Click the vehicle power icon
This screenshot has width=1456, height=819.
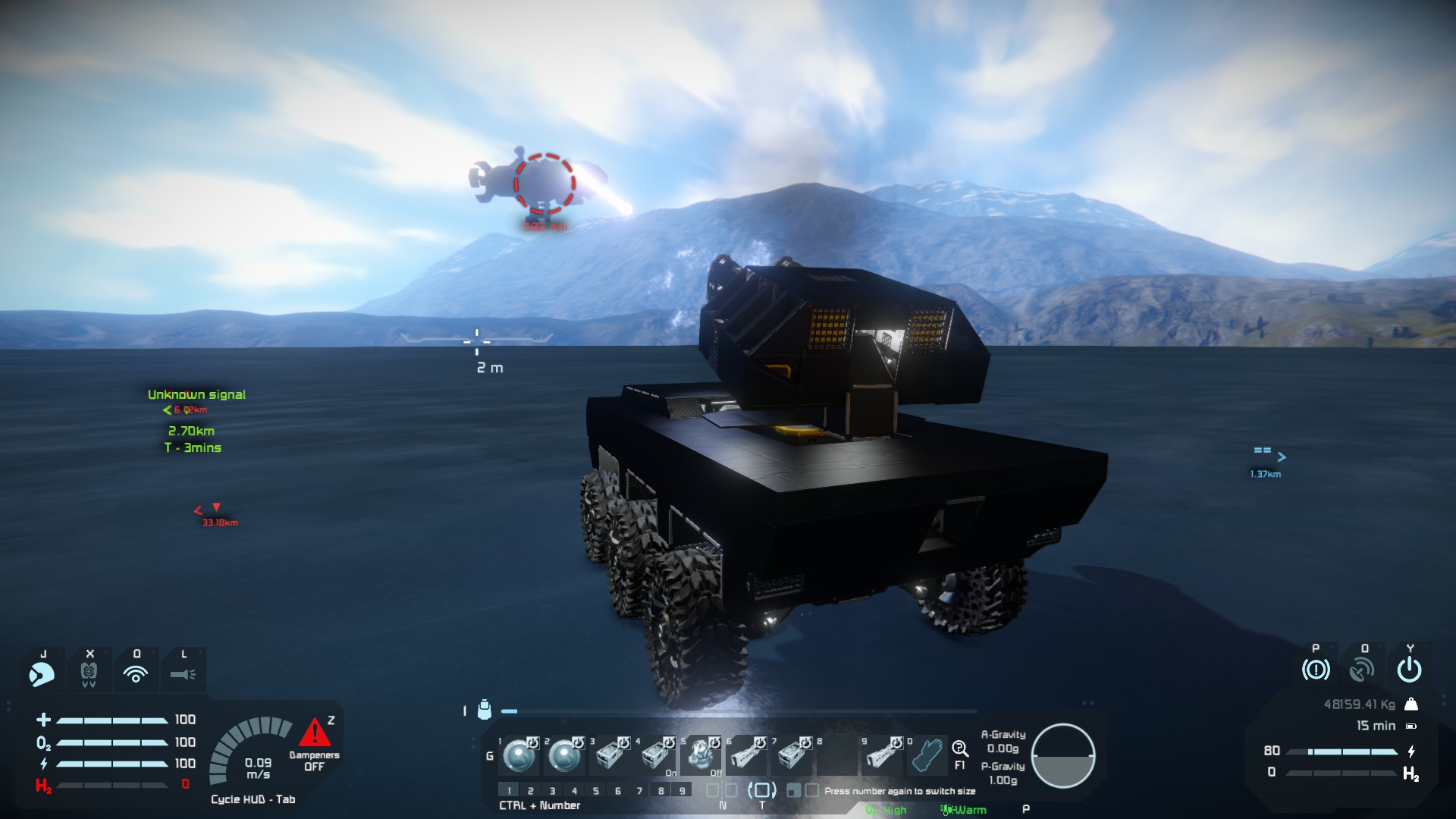[1409, 670]
